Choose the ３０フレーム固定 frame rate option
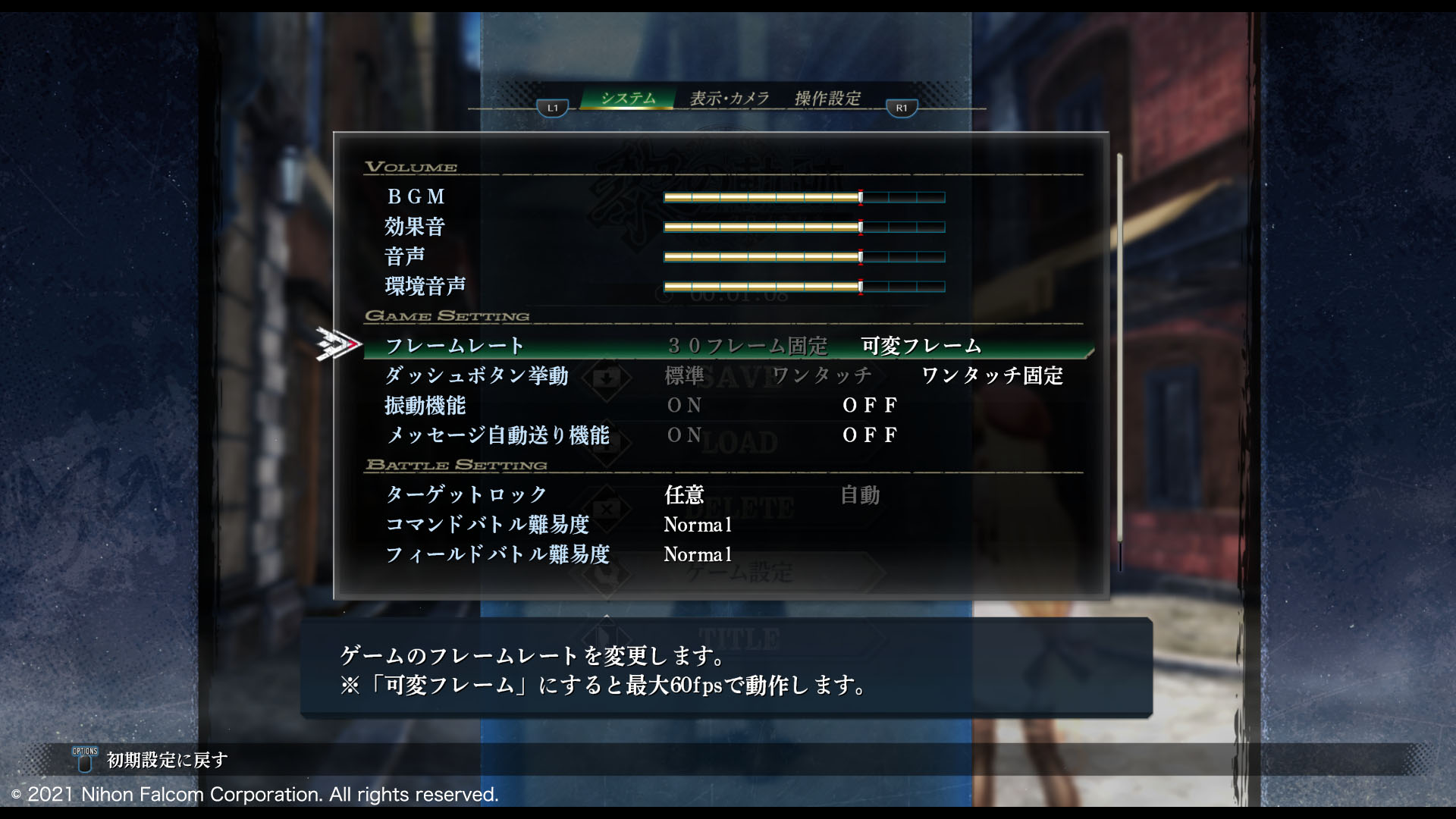This screenshot has height=819, width=1456. (x=747, y=347)
